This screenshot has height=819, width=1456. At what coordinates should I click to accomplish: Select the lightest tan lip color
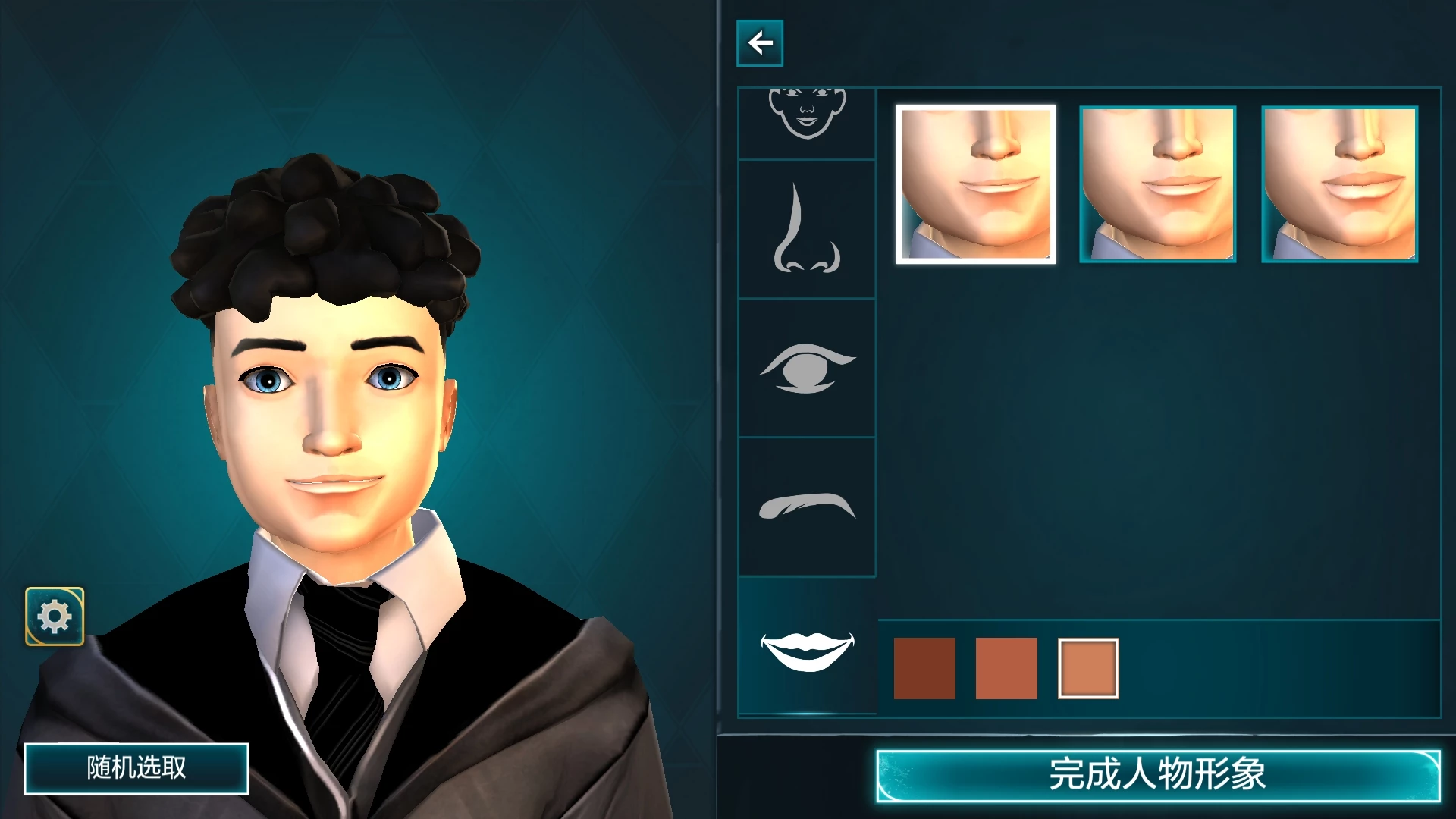tap(1088, 668)
